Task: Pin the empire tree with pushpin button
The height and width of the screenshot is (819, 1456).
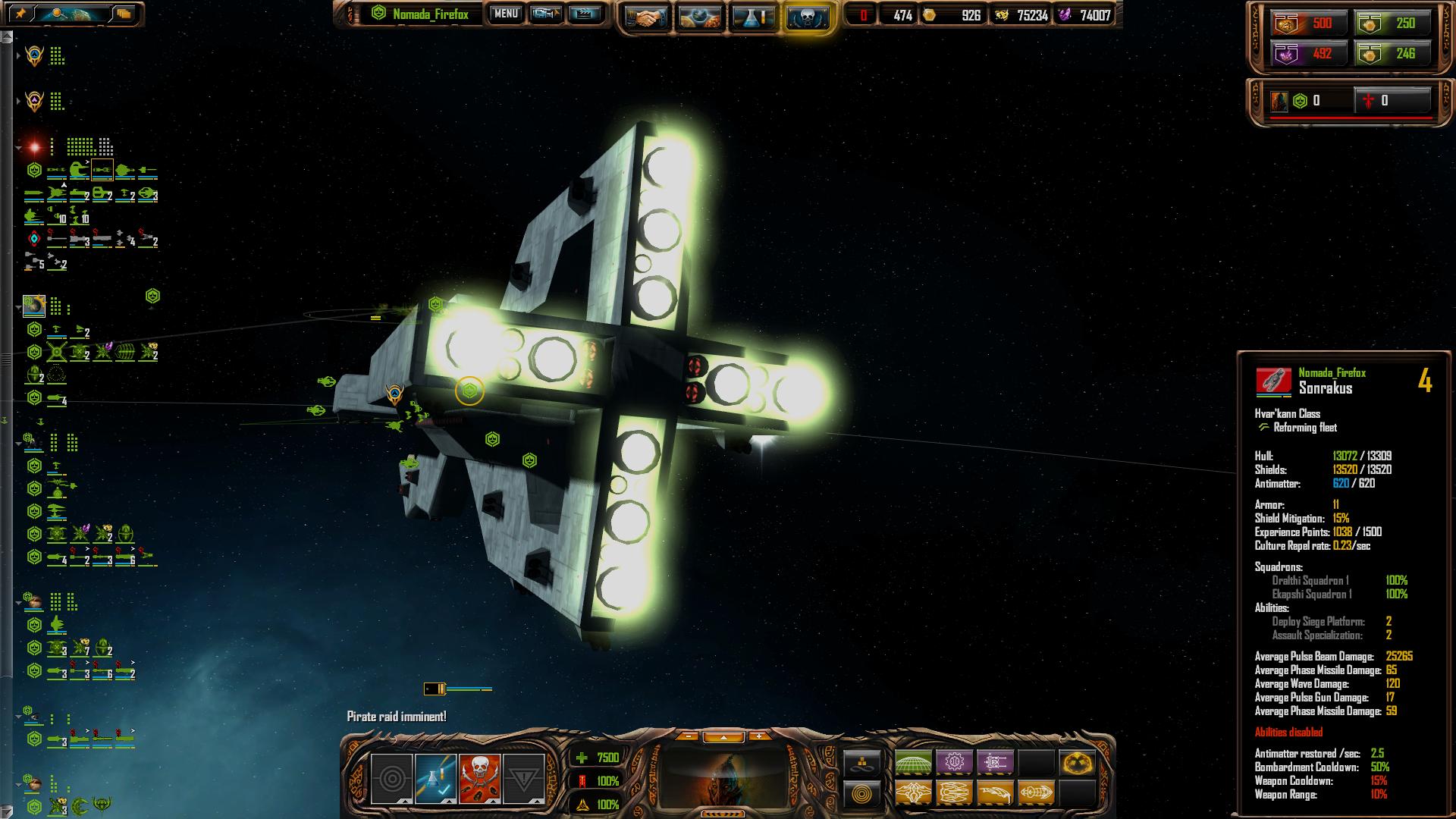Action: (20, 14)
